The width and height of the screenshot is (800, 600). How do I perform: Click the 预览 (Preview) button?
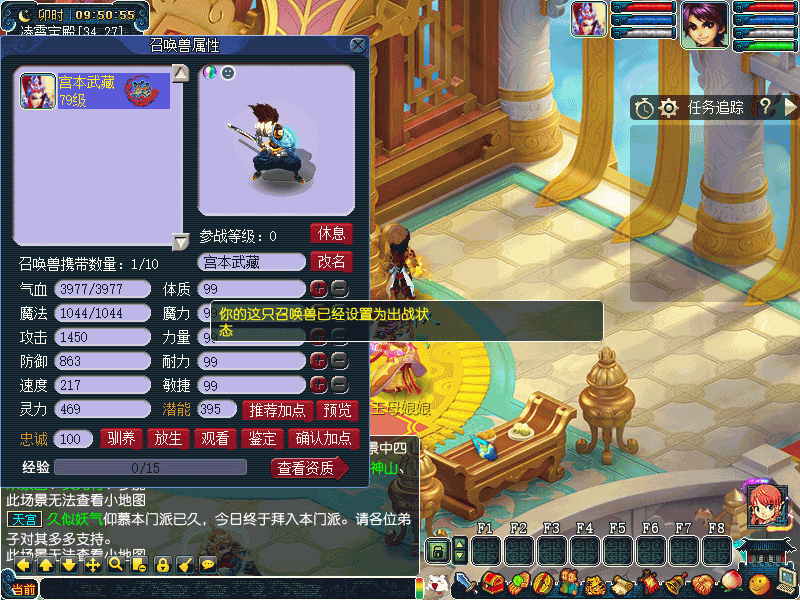tap(336, 410)
